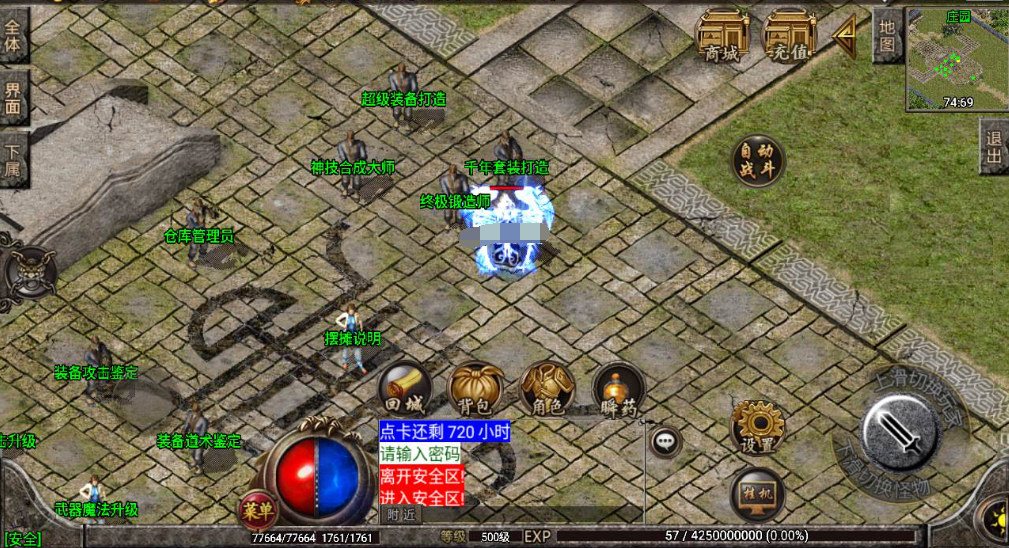1009x548 pixels.
Task: Select the 下属 tab
Action: click(14, 159)
